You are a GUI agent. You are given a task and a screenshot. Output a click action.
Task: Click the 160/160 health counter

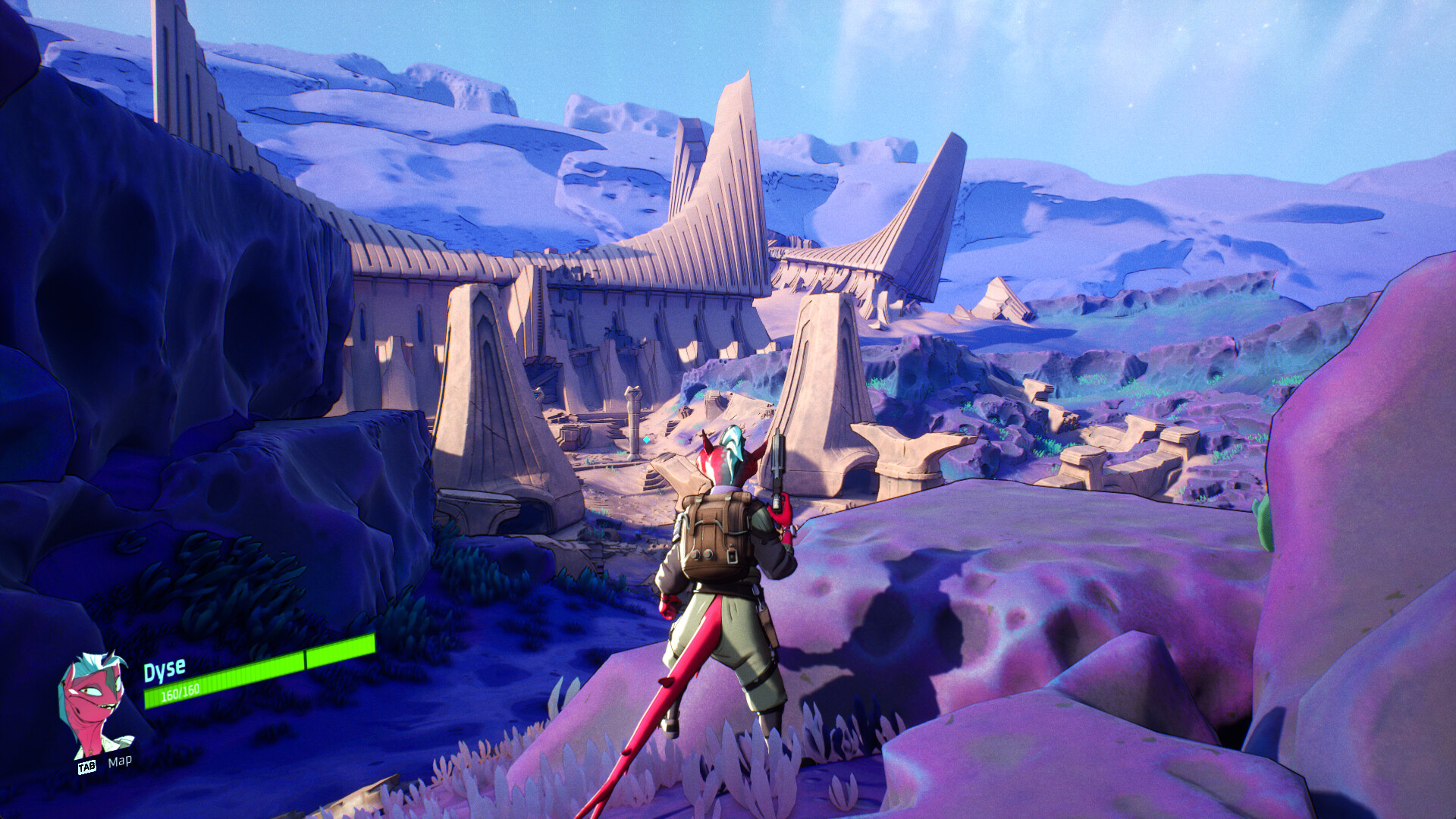coord(179,692)
